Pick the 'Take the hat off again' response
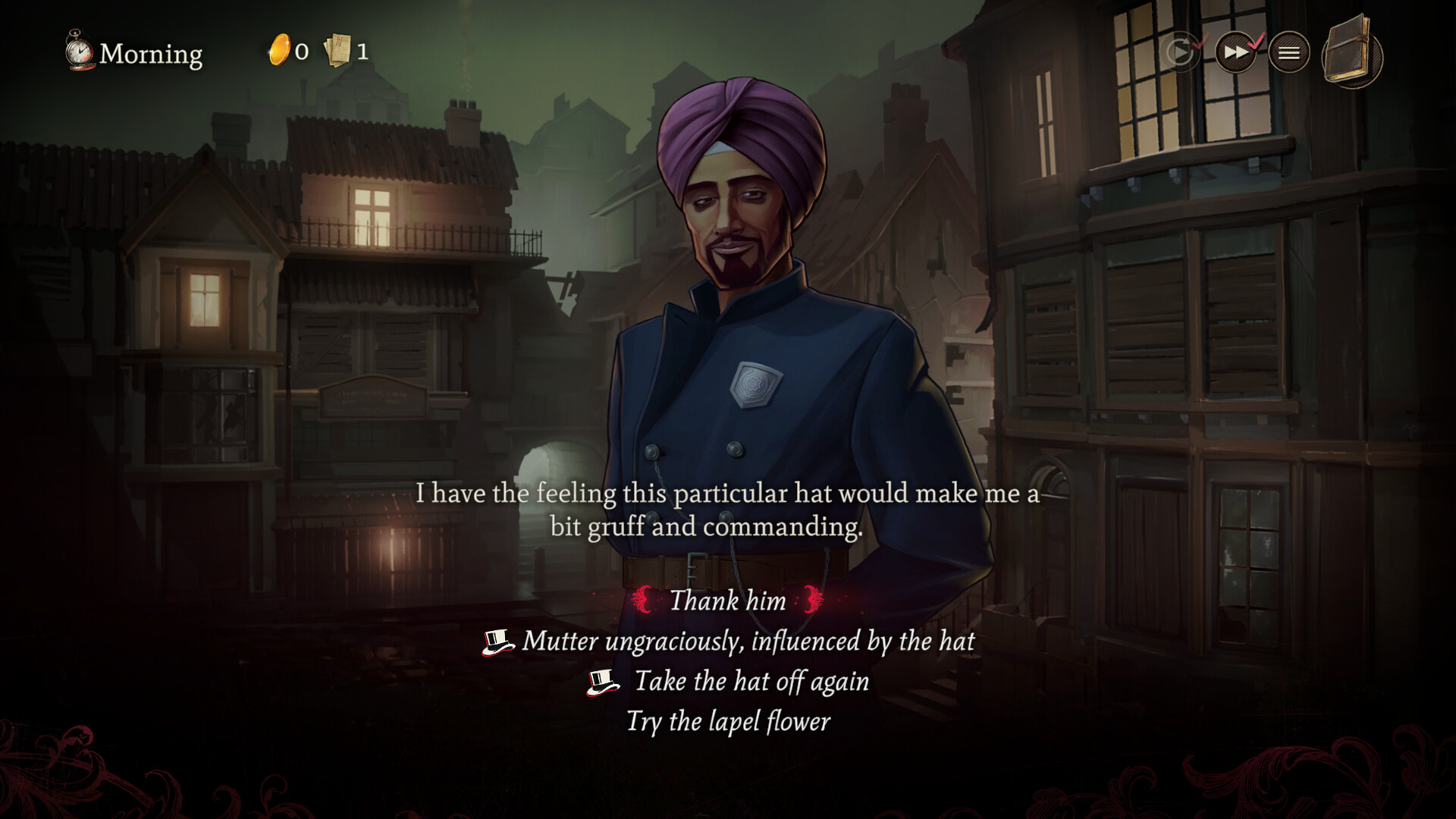Screen dimensions: 1456x819 click(752, 681)
